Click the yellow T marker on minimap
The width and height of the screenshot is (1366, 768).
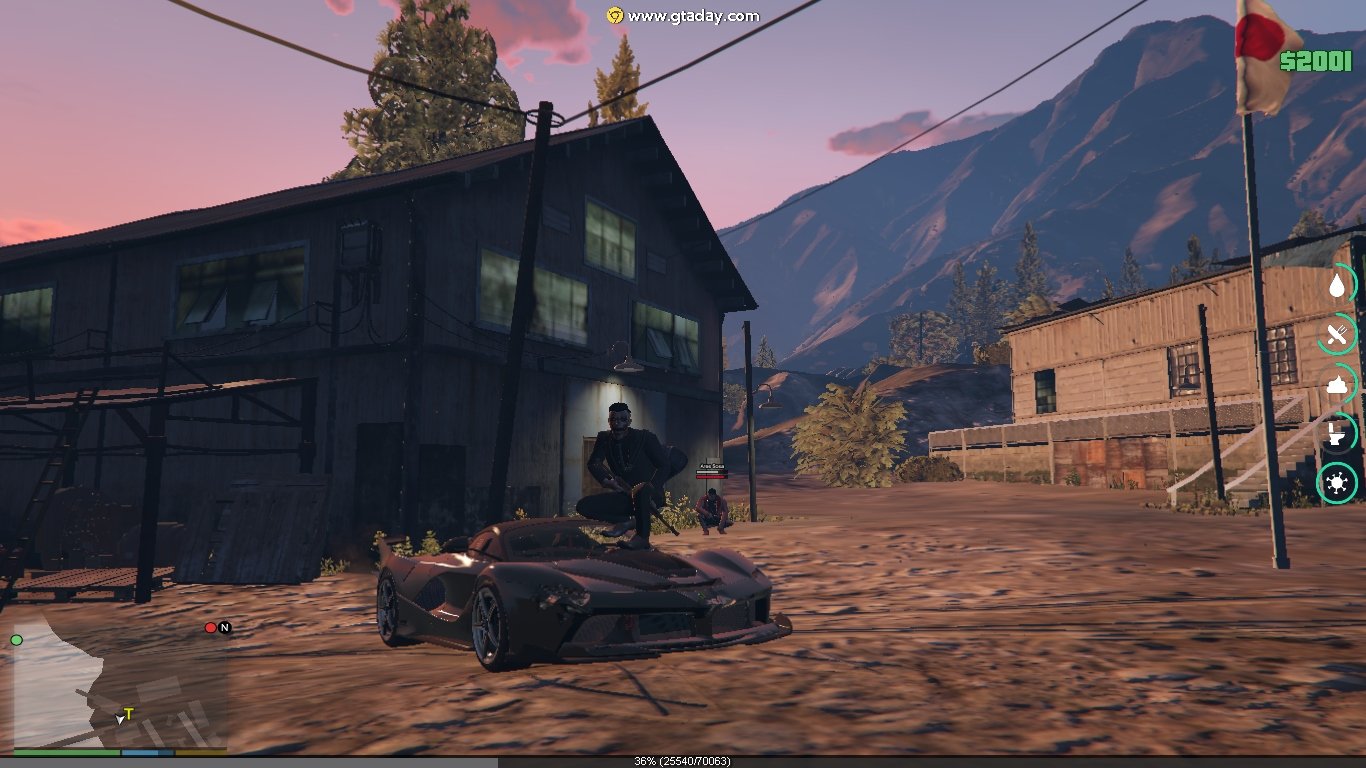click(128, 714)
